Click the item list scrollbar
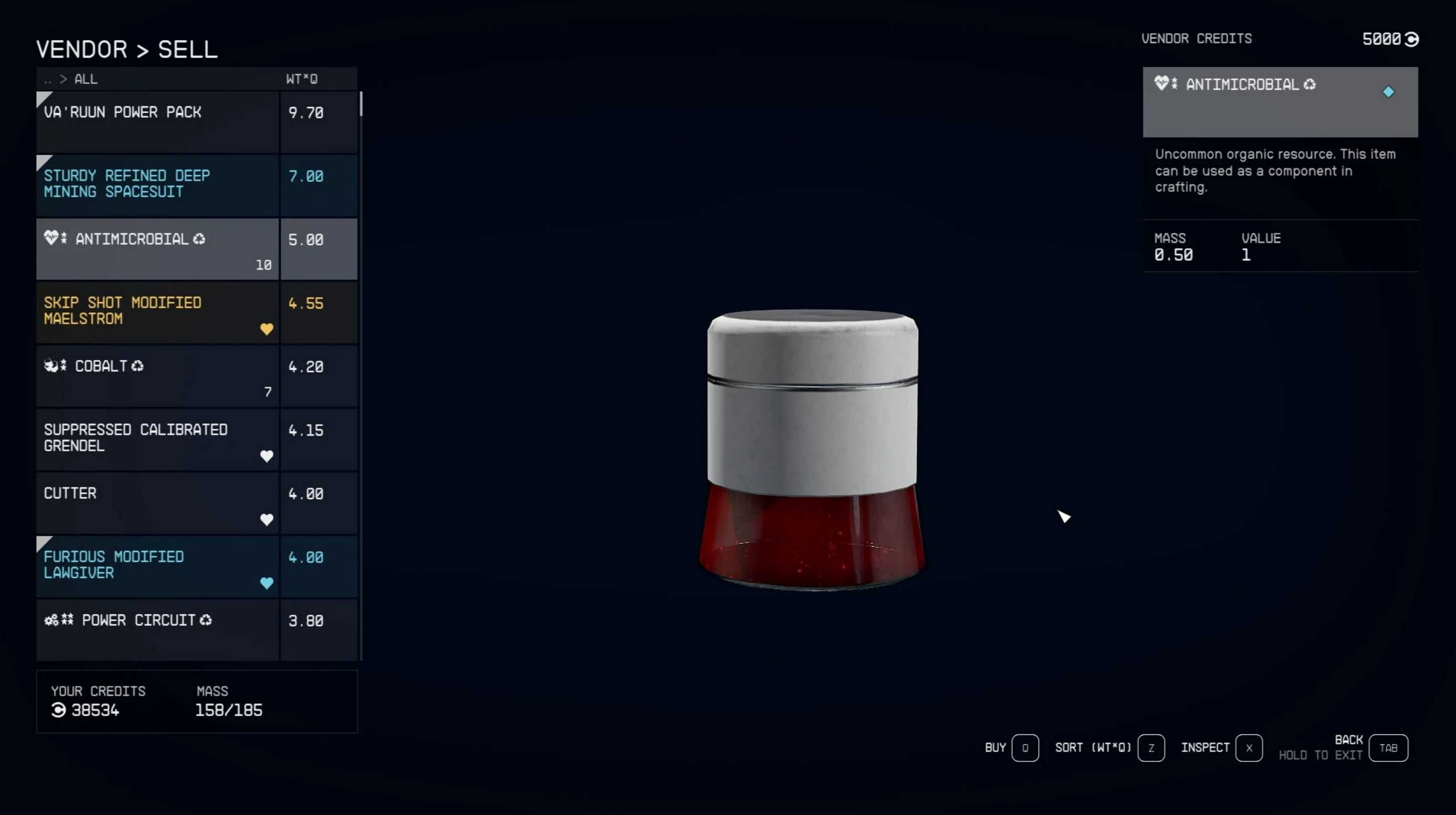Image resolution: width=1456 pixels, height=815 pixels. (361, 104)
